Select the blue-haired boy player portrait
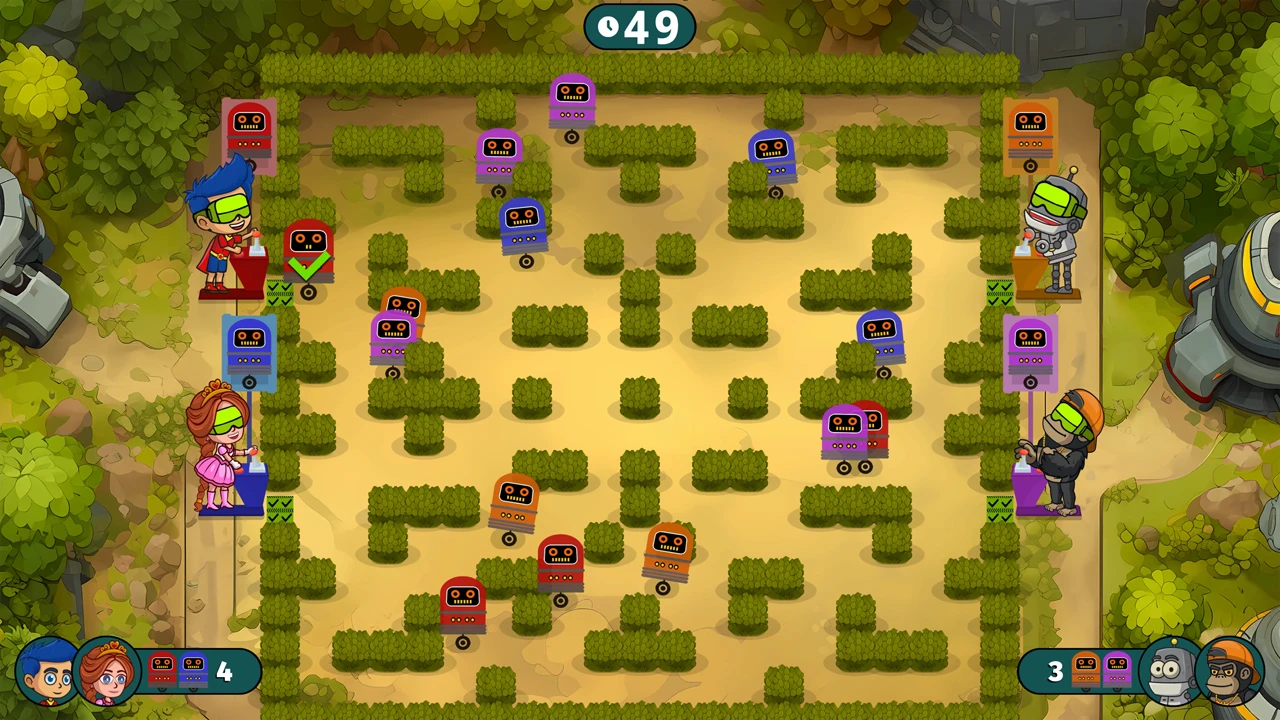 point(46,672)
